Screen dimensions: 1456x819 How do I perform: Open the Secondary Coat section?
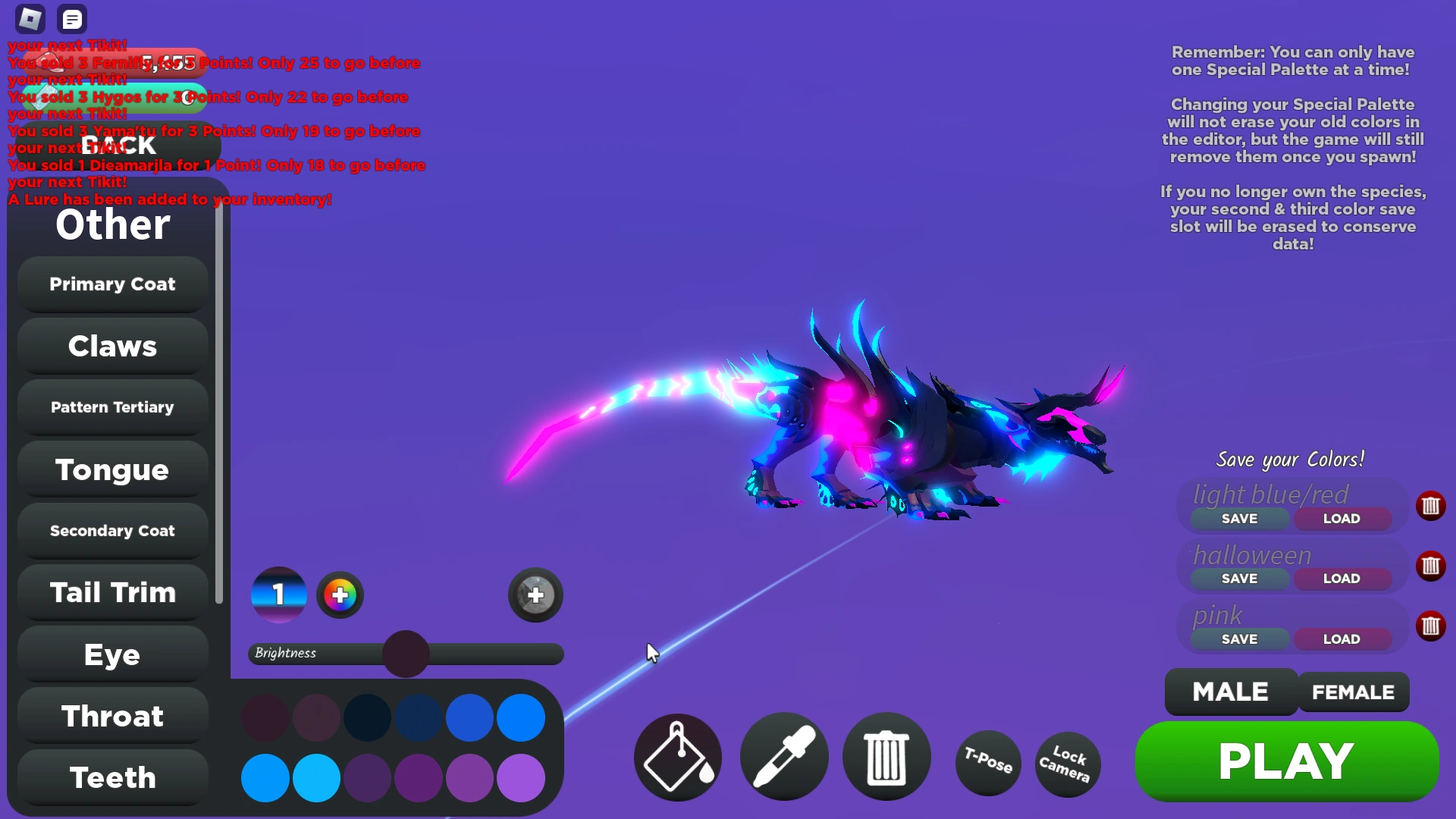click(x=112, y=531)
